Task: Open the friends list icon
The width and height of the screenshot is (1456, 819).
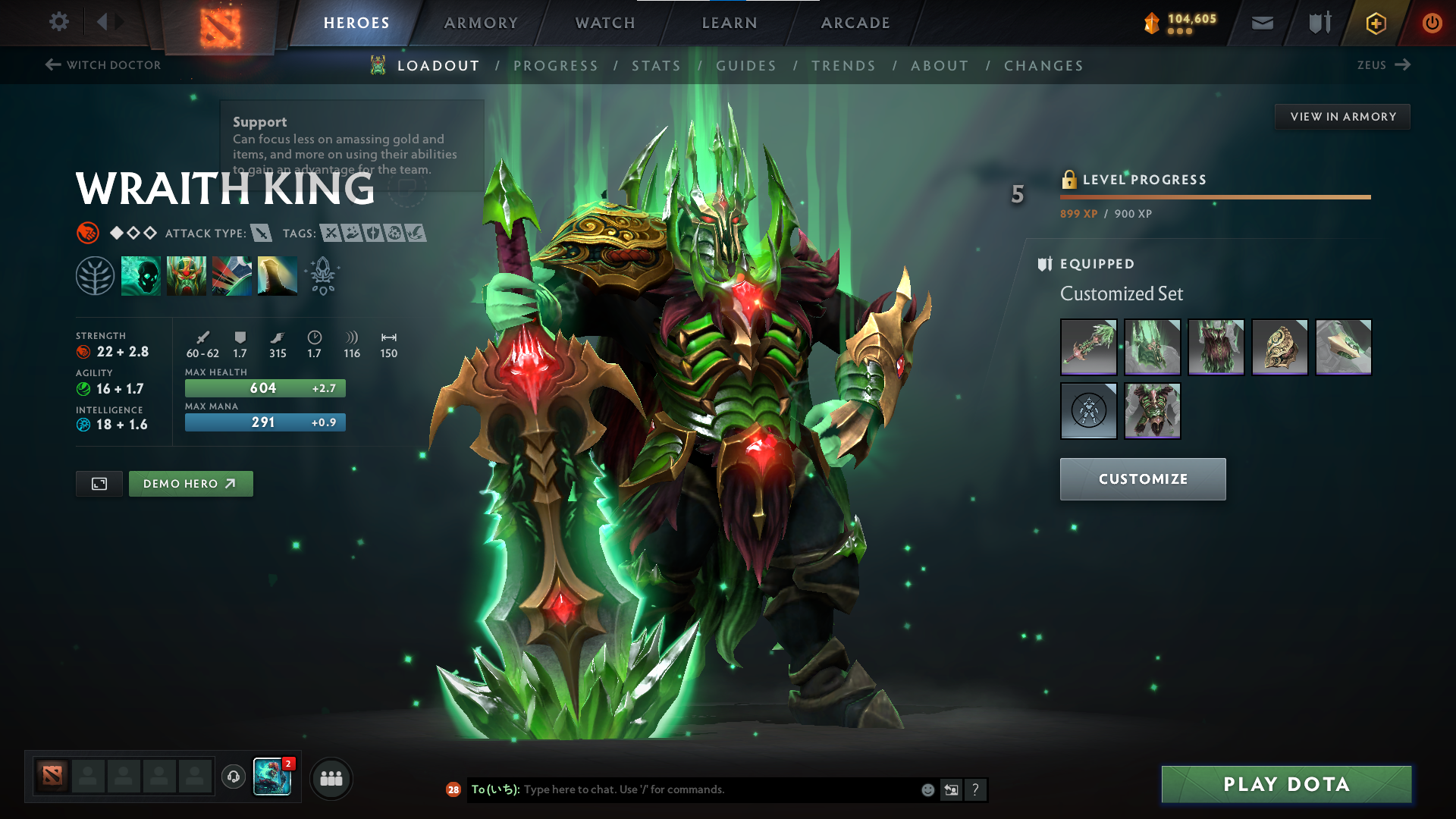Action: click(331, 777)
